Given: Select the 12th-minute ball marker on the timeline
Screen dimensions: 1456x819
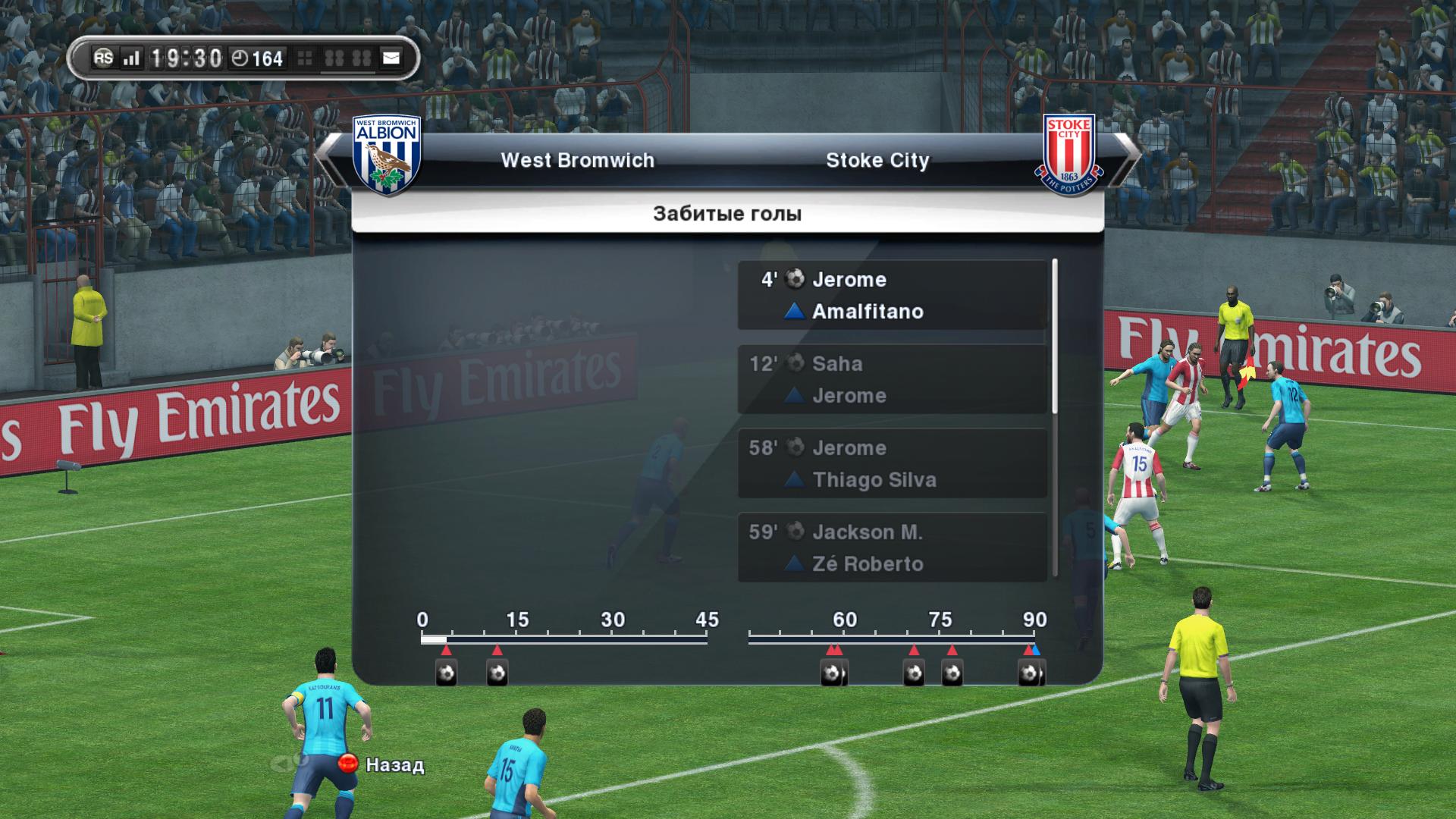Looking at the screenshot, I should 497,673.
